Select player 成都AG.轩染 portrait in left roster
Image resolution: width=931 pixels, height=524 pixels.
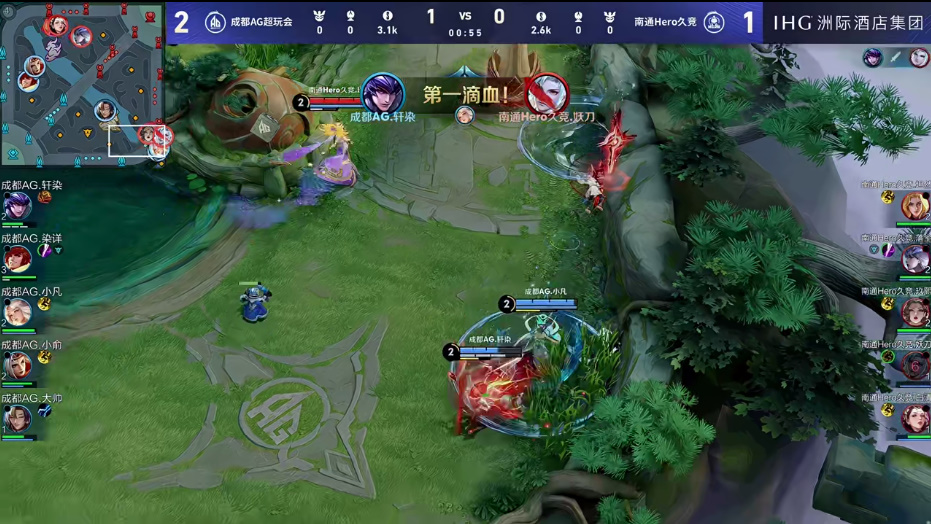click(17, 207)
